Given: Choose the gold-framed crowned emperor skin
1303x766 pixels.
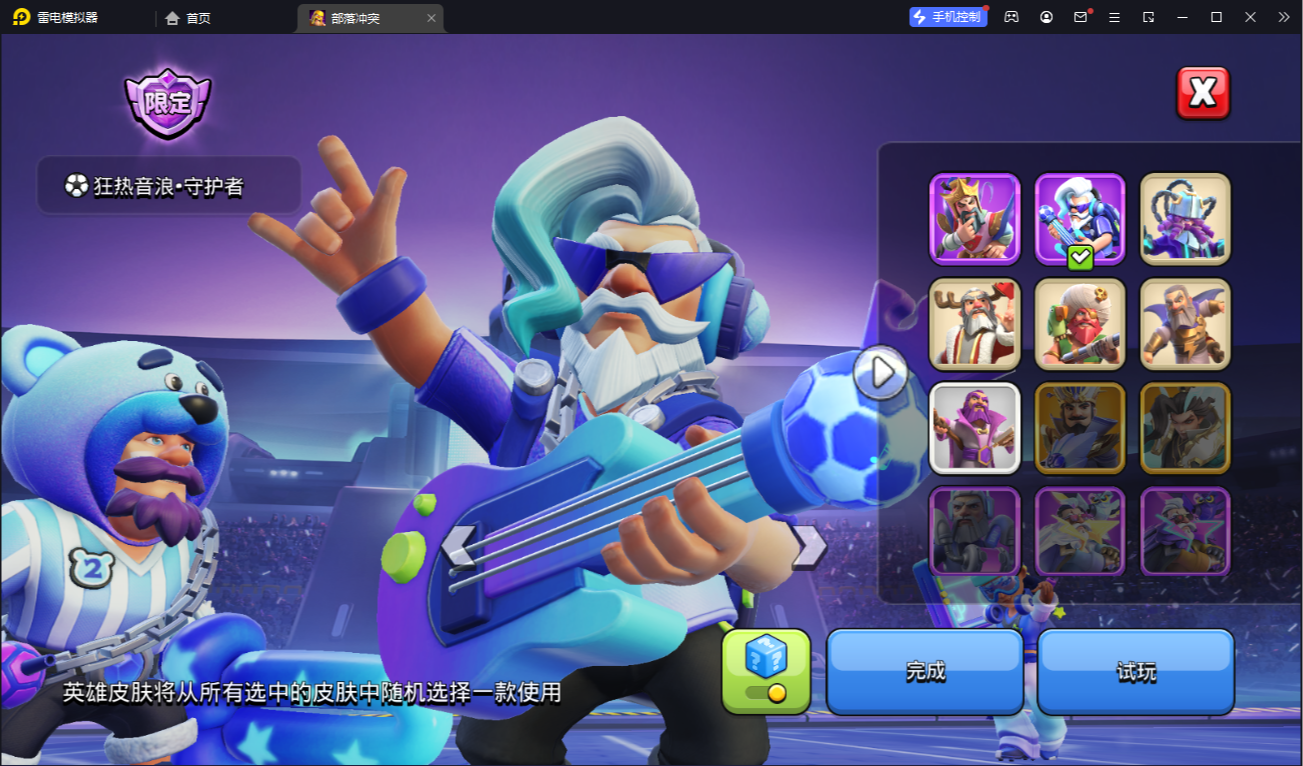Looking at the screenshot, I should pos(1080,428).
